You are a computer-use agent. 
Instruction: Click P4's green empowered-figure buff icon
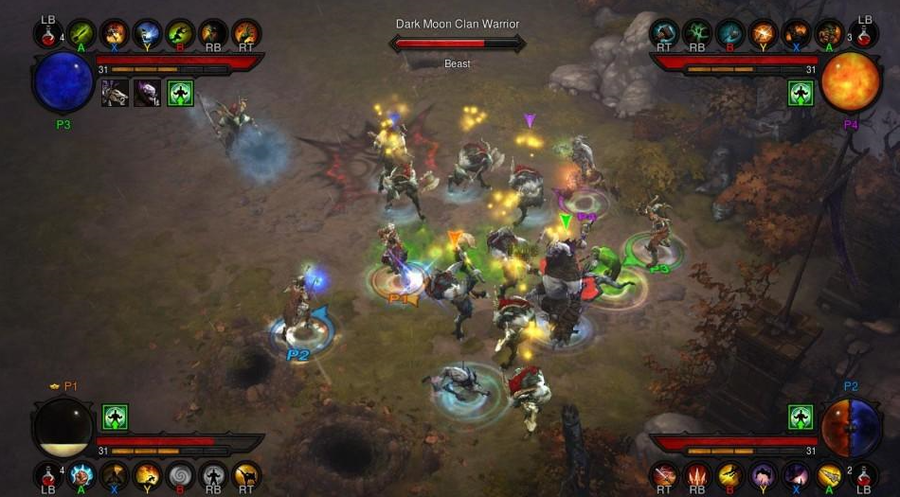click(801, 93)
